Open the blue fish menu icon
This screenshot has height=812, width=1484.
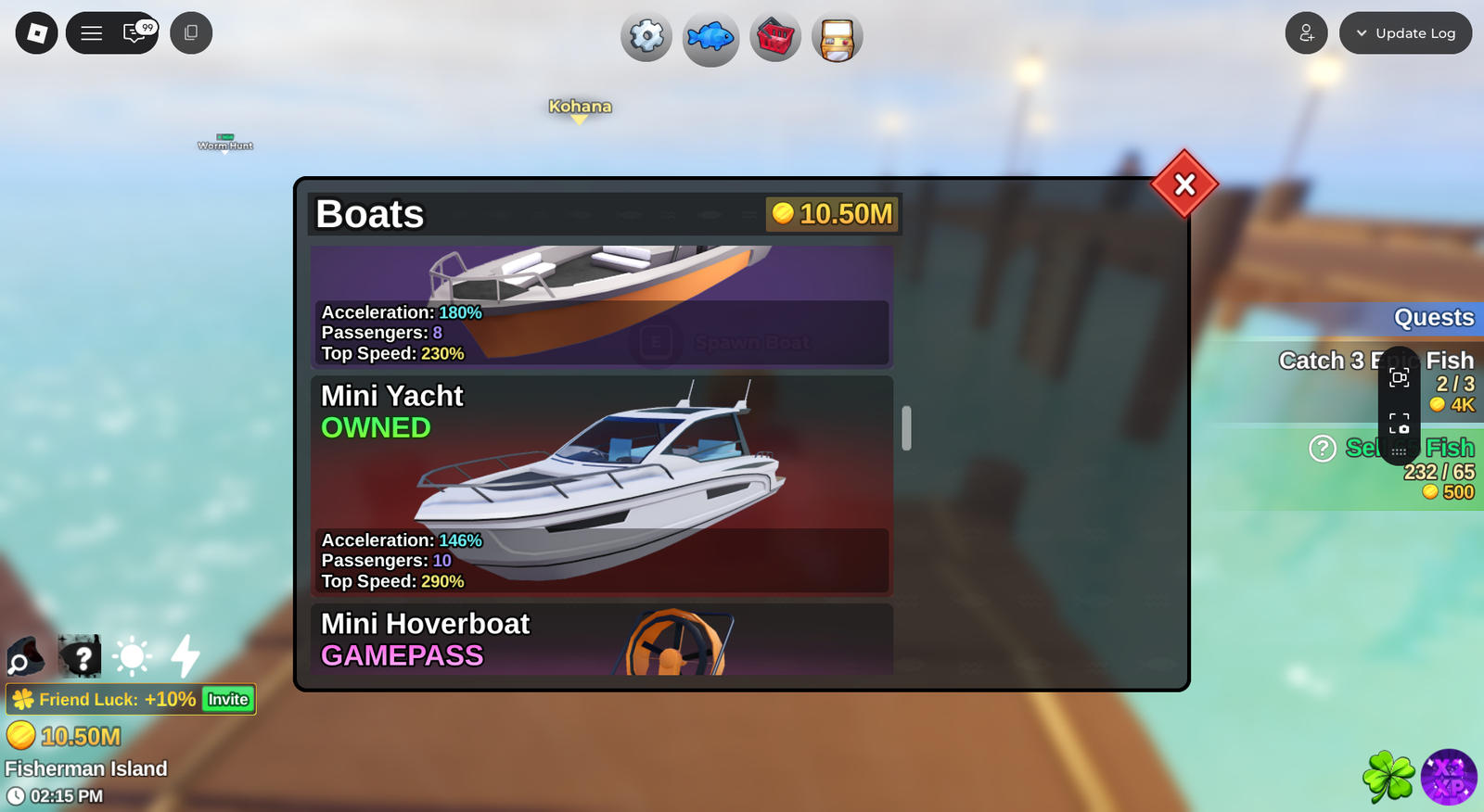(x=710, y=38)
